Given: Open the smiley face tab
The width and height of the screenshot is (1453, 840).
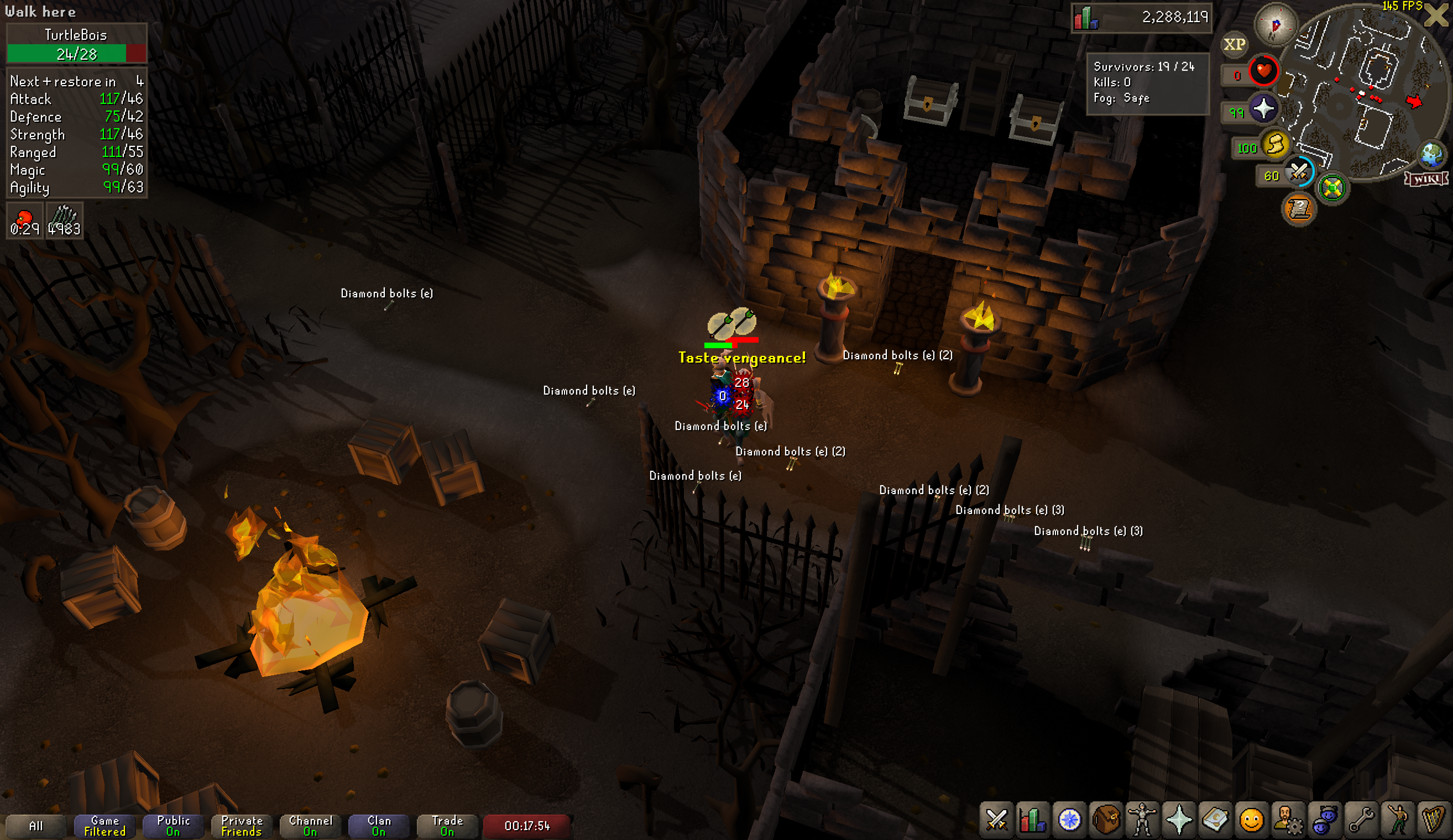Looking at the screenshot, I should [1251, 819].
